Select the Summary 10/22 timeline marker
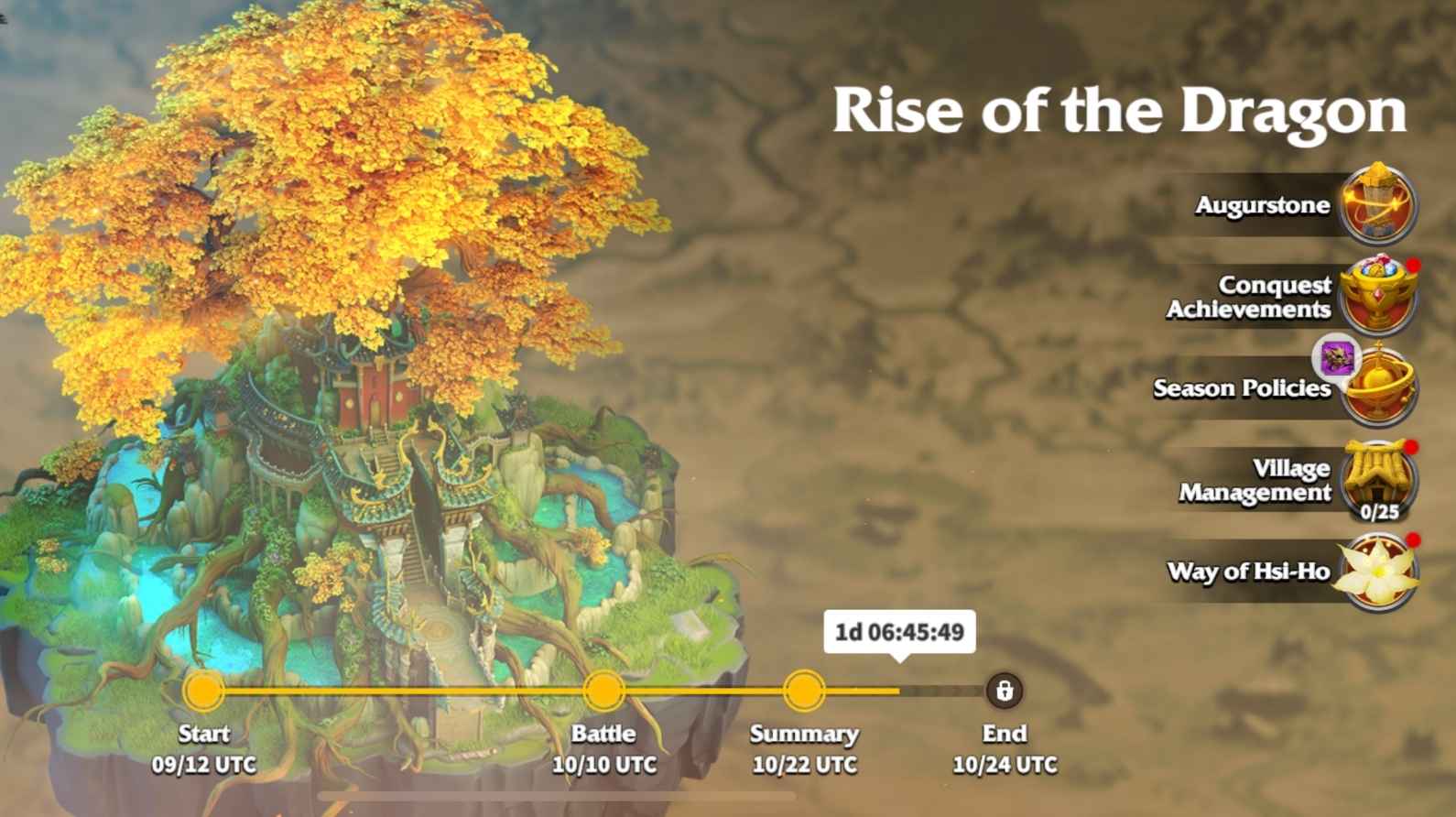The width and height of the screenshot is (1456, 817). (x=804, y=692)
